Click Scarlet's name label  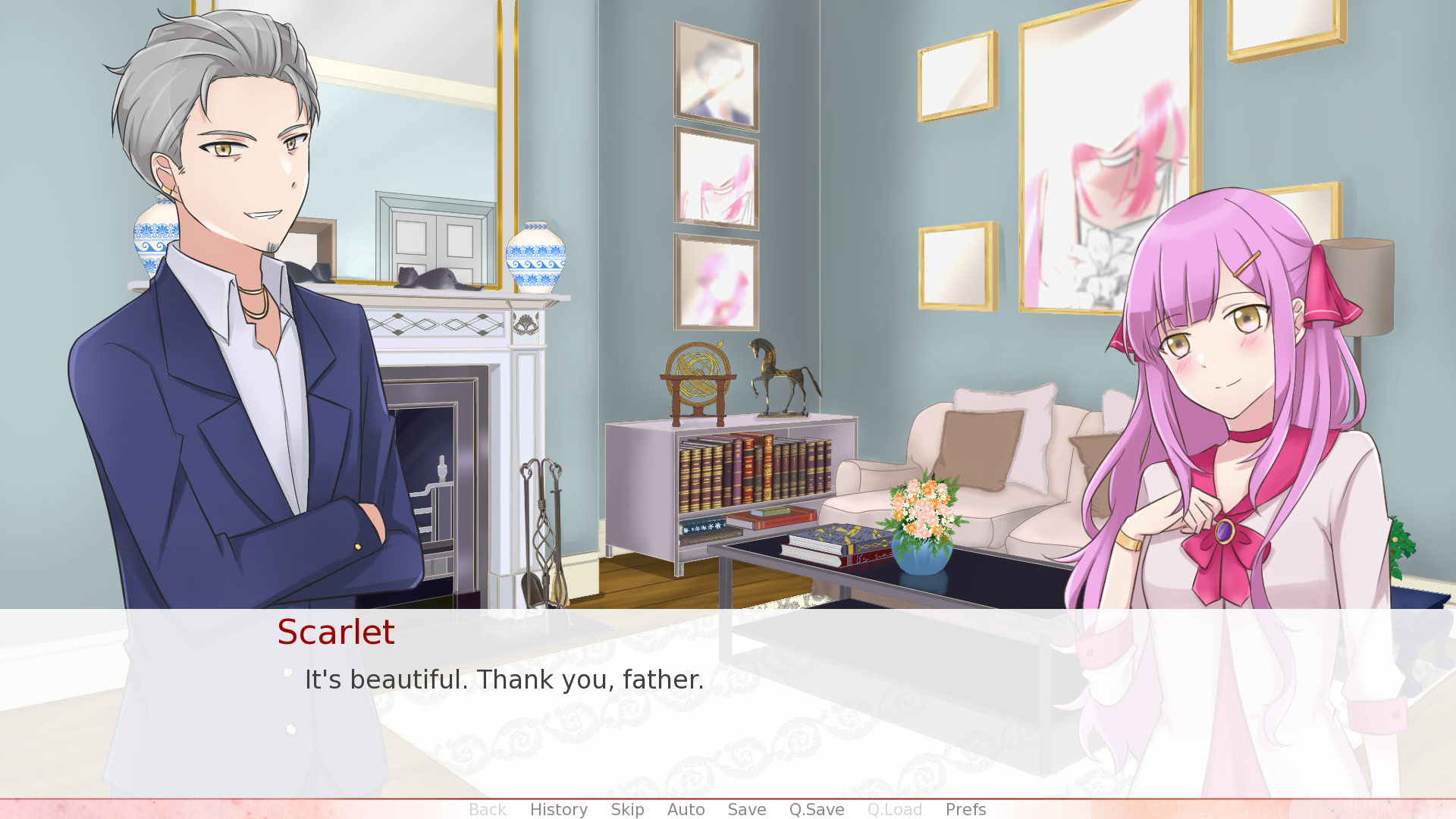pos(336,632)
